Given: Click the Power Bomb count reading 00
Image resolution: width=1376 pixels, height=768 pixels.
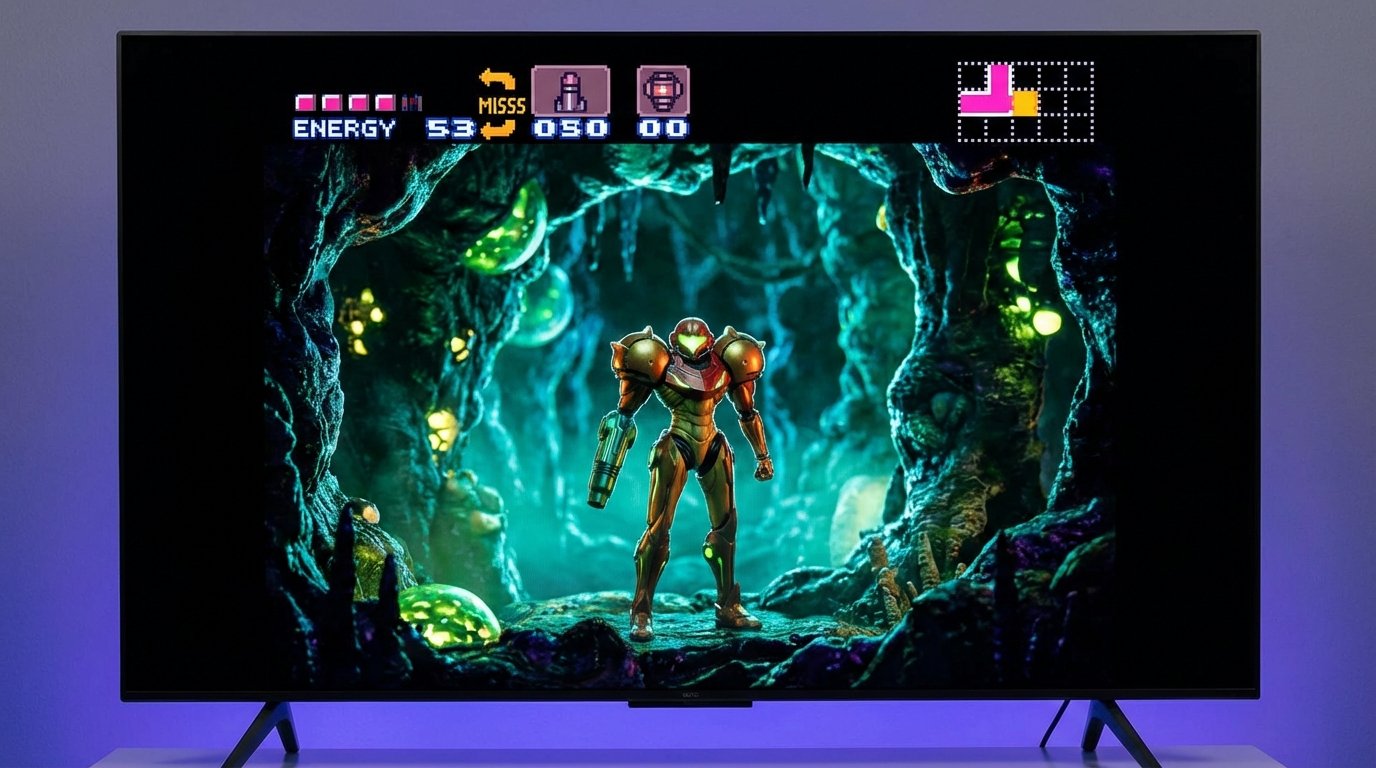Looking at the screenshot, I should coord(660,128).
